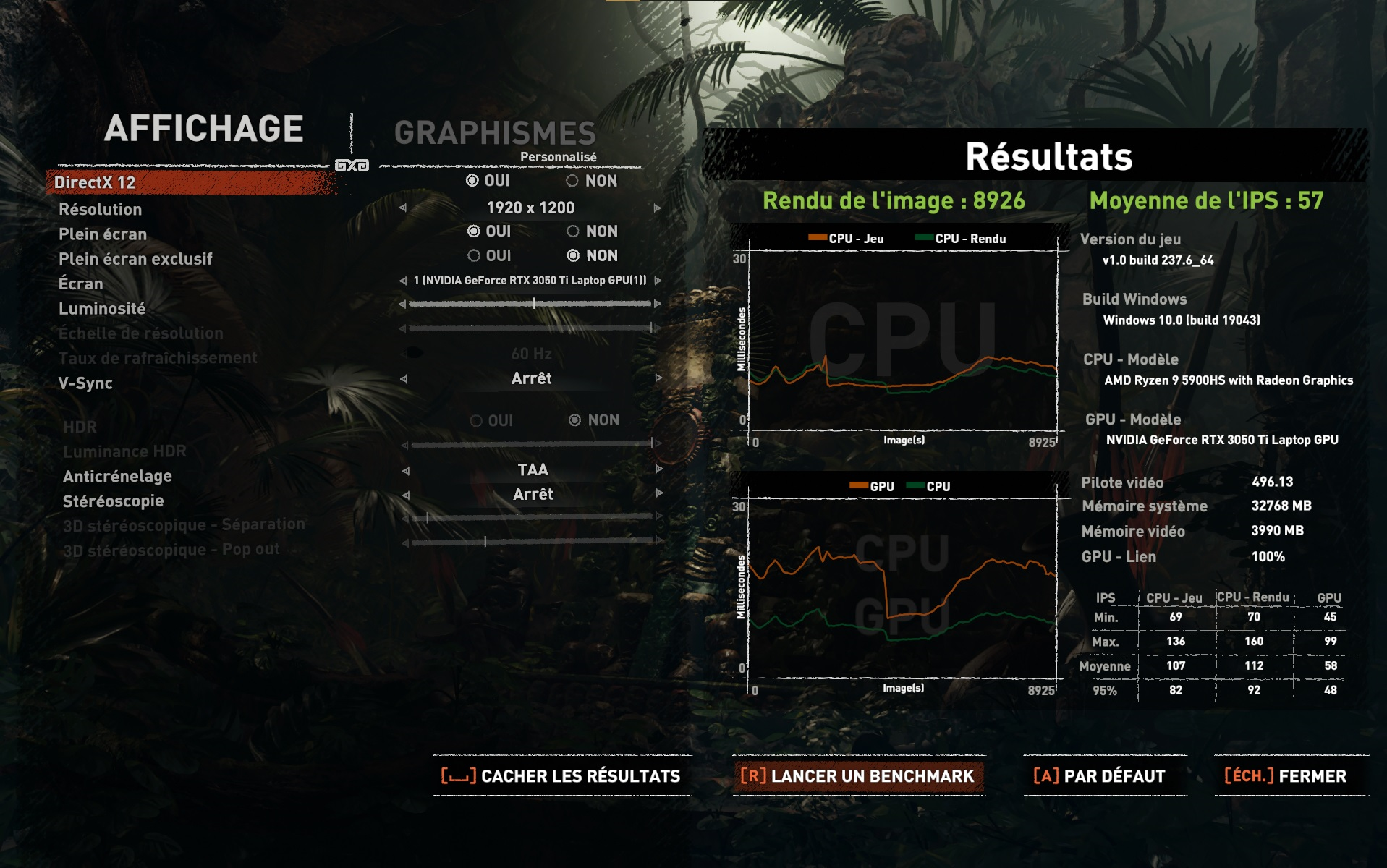1387x868 pixels.
Task: Launch a benchmark with LANCER UN BENCHMARK
Action: point(858,776)
